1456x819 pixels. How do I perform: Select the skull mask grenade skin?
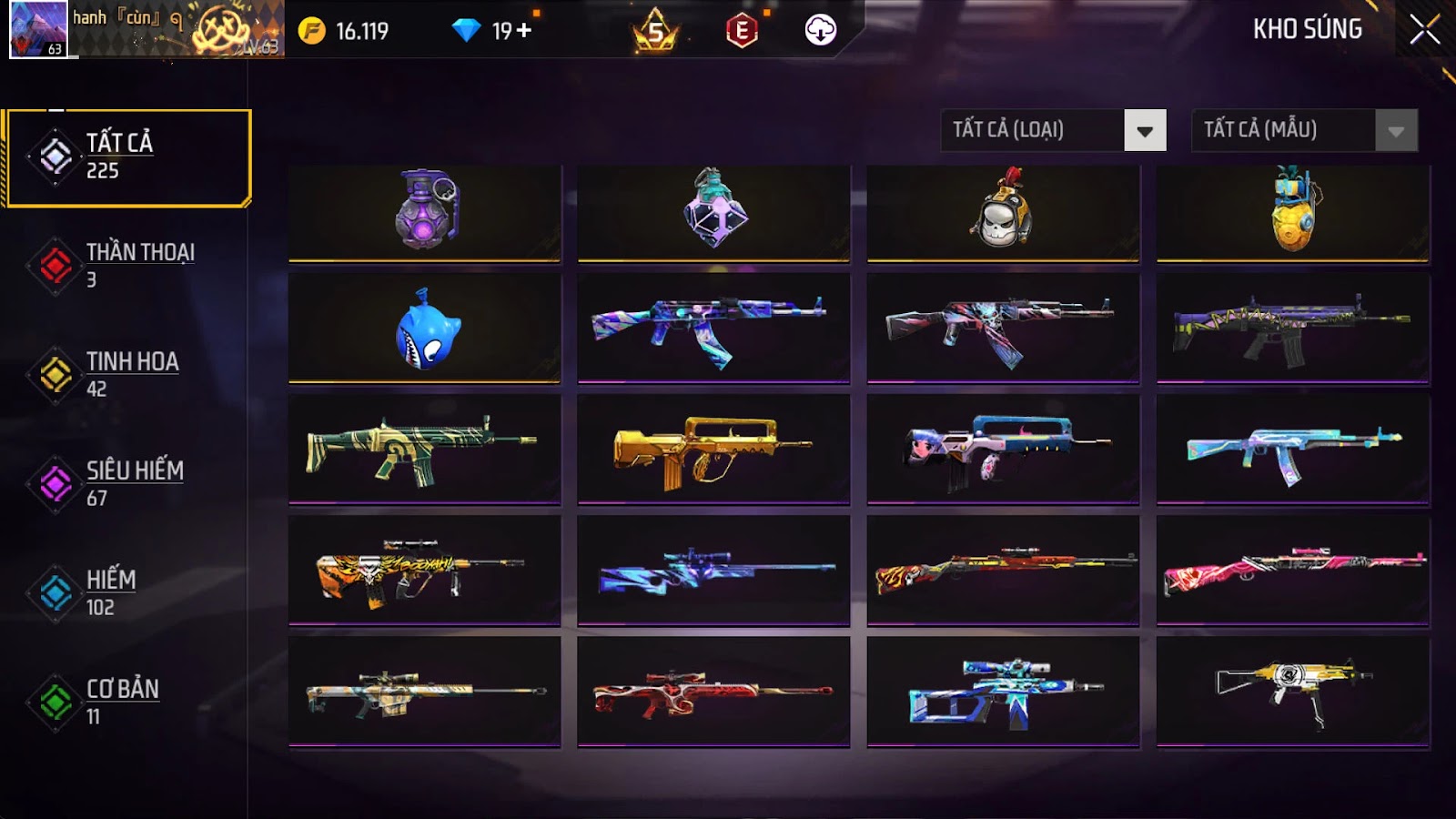[1003, 213]
